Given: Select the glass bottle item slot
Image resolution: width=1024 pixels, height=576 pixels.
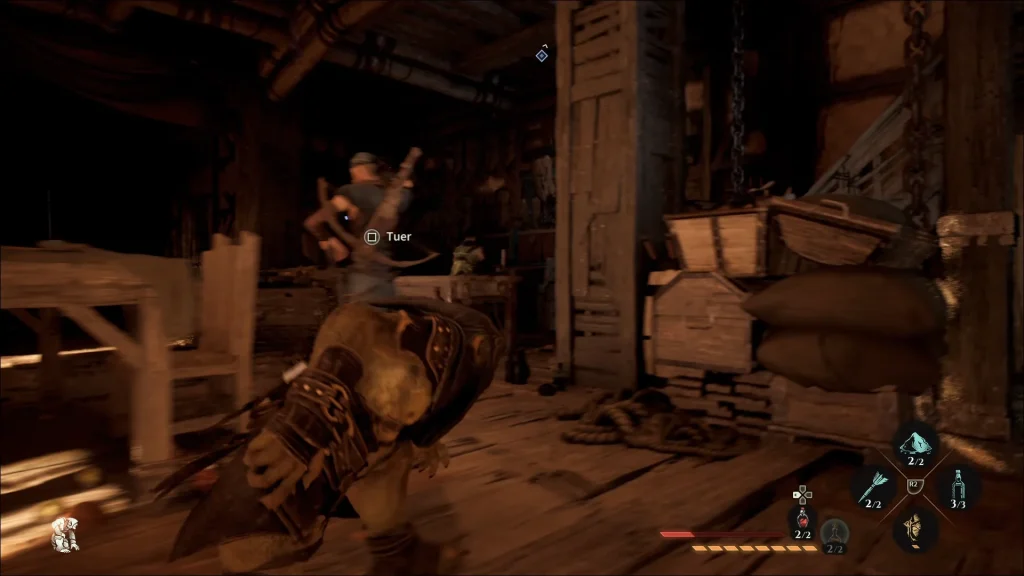Looking at the screenshot, I should (x=958, y=487).
